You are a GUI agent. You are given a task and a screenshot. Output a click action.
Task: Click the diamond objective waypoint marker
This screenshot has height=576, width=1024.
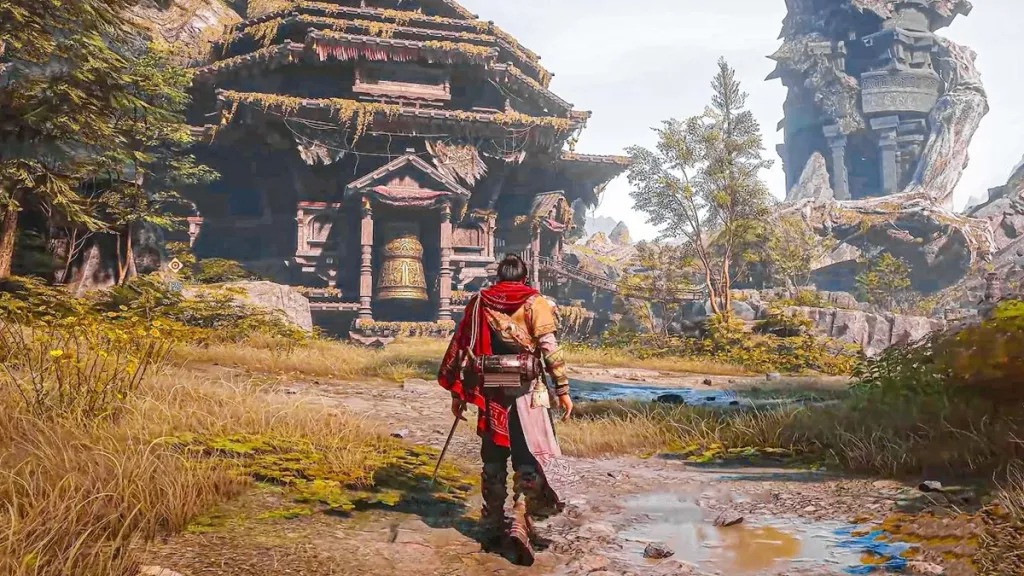click(x=176, y=265)
